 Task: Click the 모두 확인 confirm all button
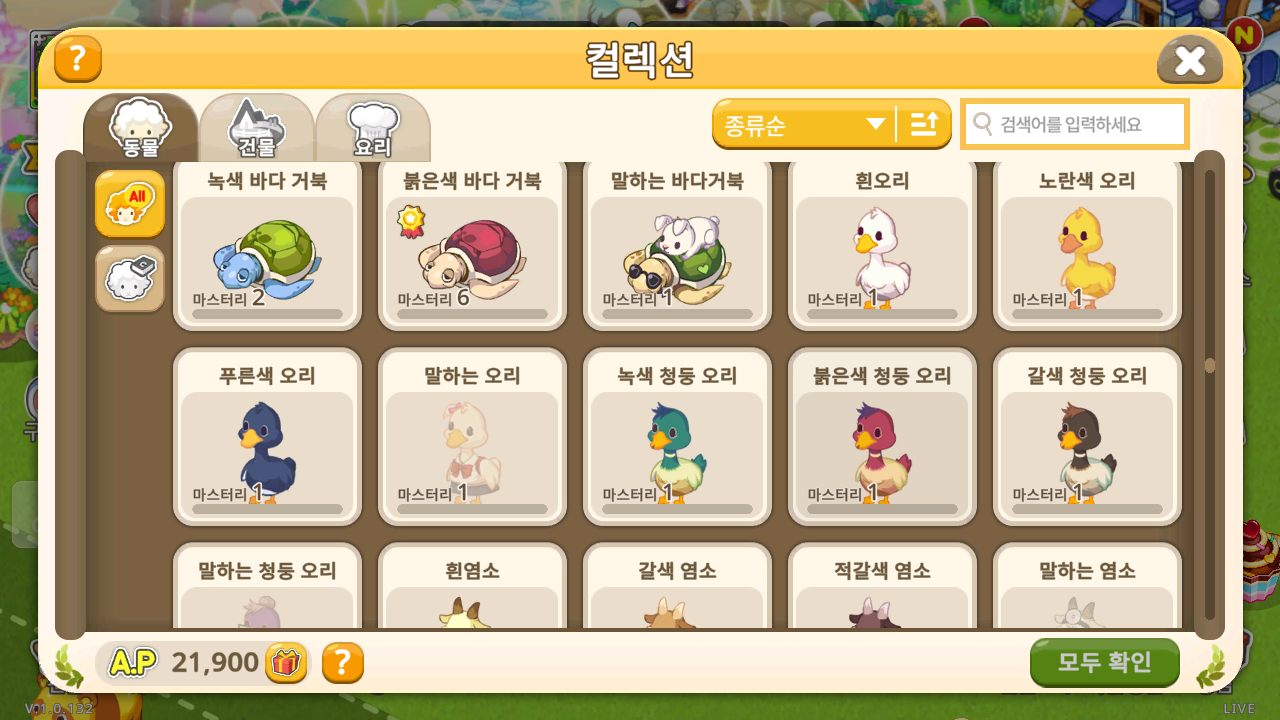[x=1104, y=662]
